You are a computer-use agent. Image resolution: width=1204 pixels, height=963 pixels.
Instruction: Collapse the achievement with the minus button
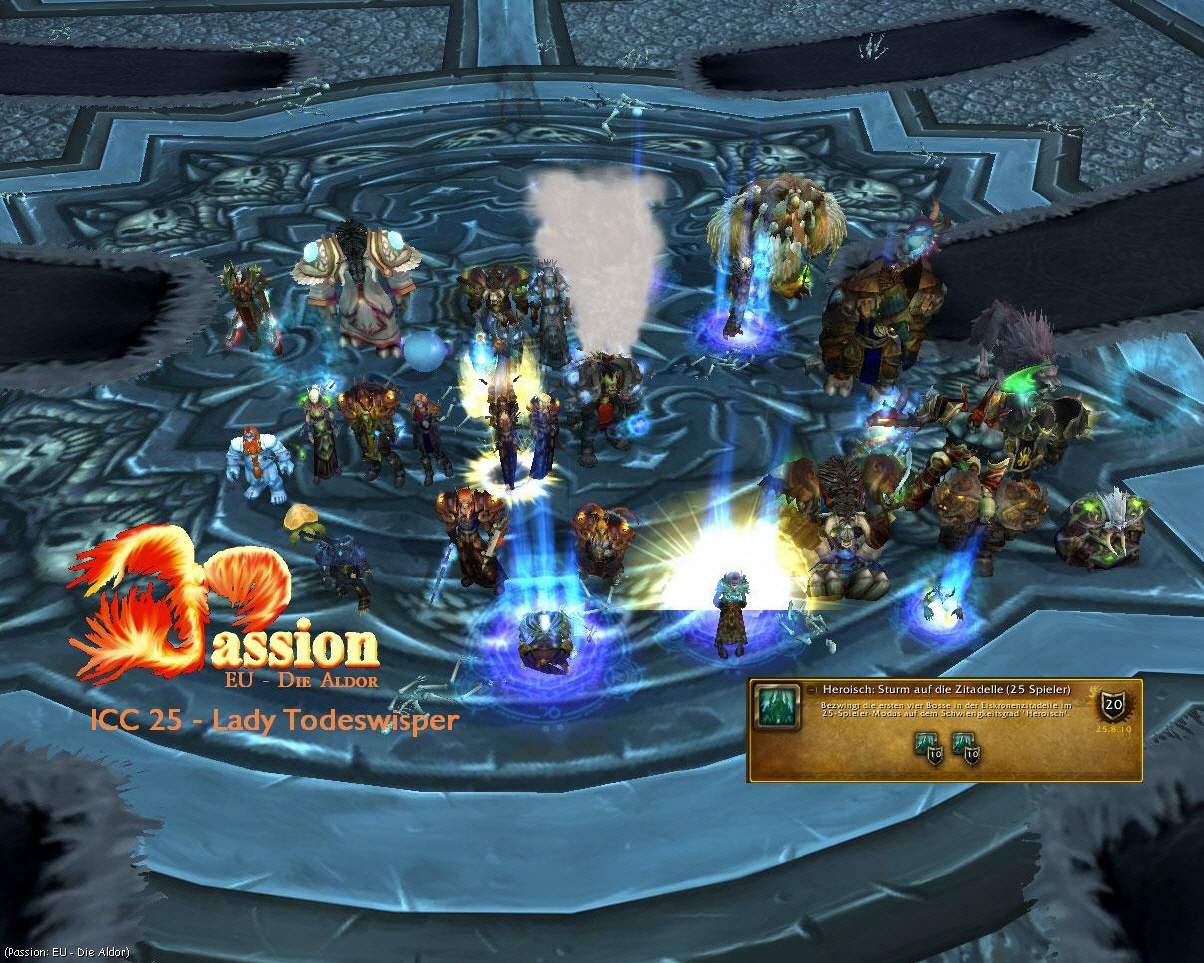click(x=811, y=690)
